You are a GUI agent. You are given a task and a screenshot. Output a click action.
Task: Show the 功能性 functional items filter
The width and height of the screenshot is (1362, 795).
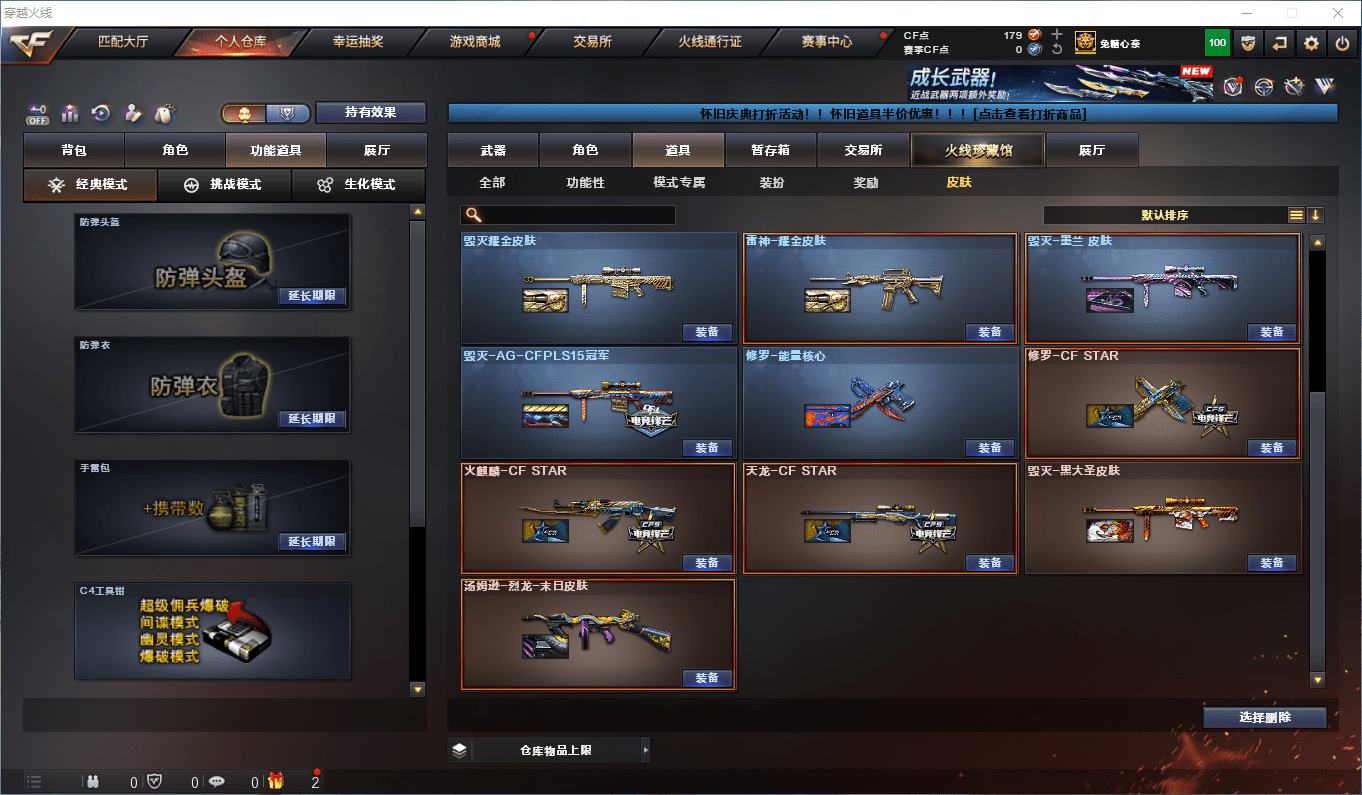585,183
